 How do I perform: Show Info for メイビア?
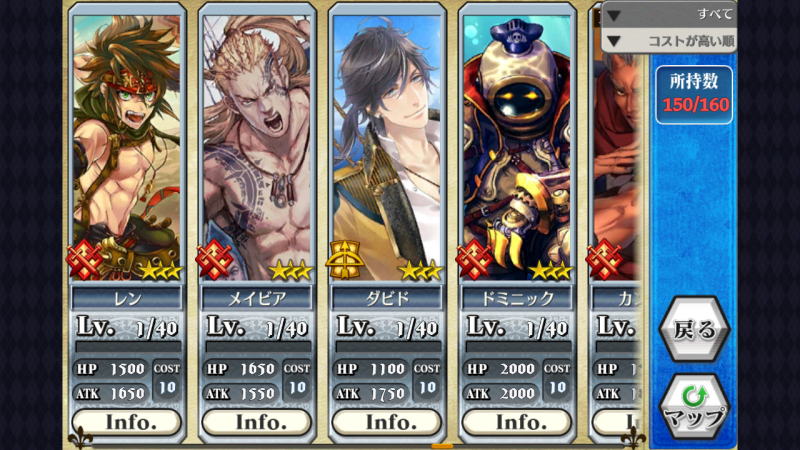[257, 422]
